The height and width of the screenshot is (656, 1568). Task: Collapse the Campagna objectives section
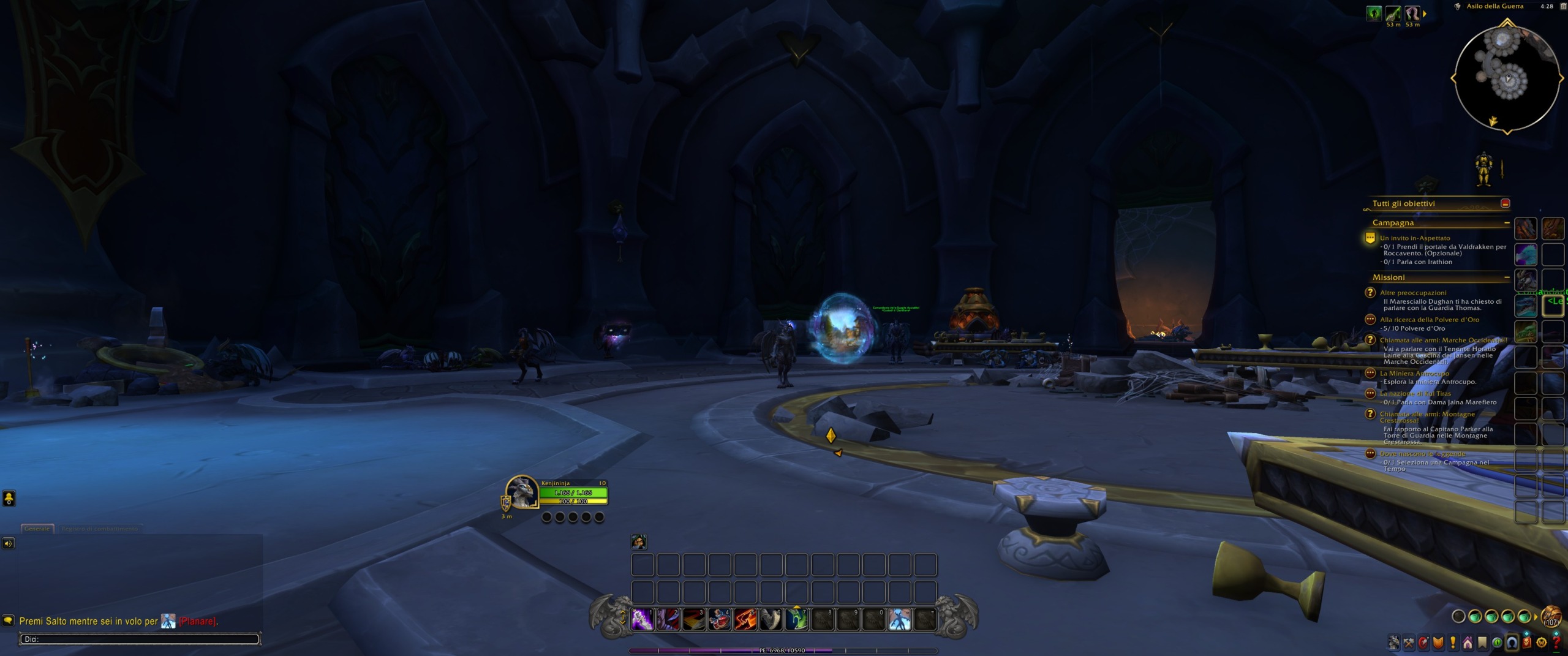[1507, 223]
